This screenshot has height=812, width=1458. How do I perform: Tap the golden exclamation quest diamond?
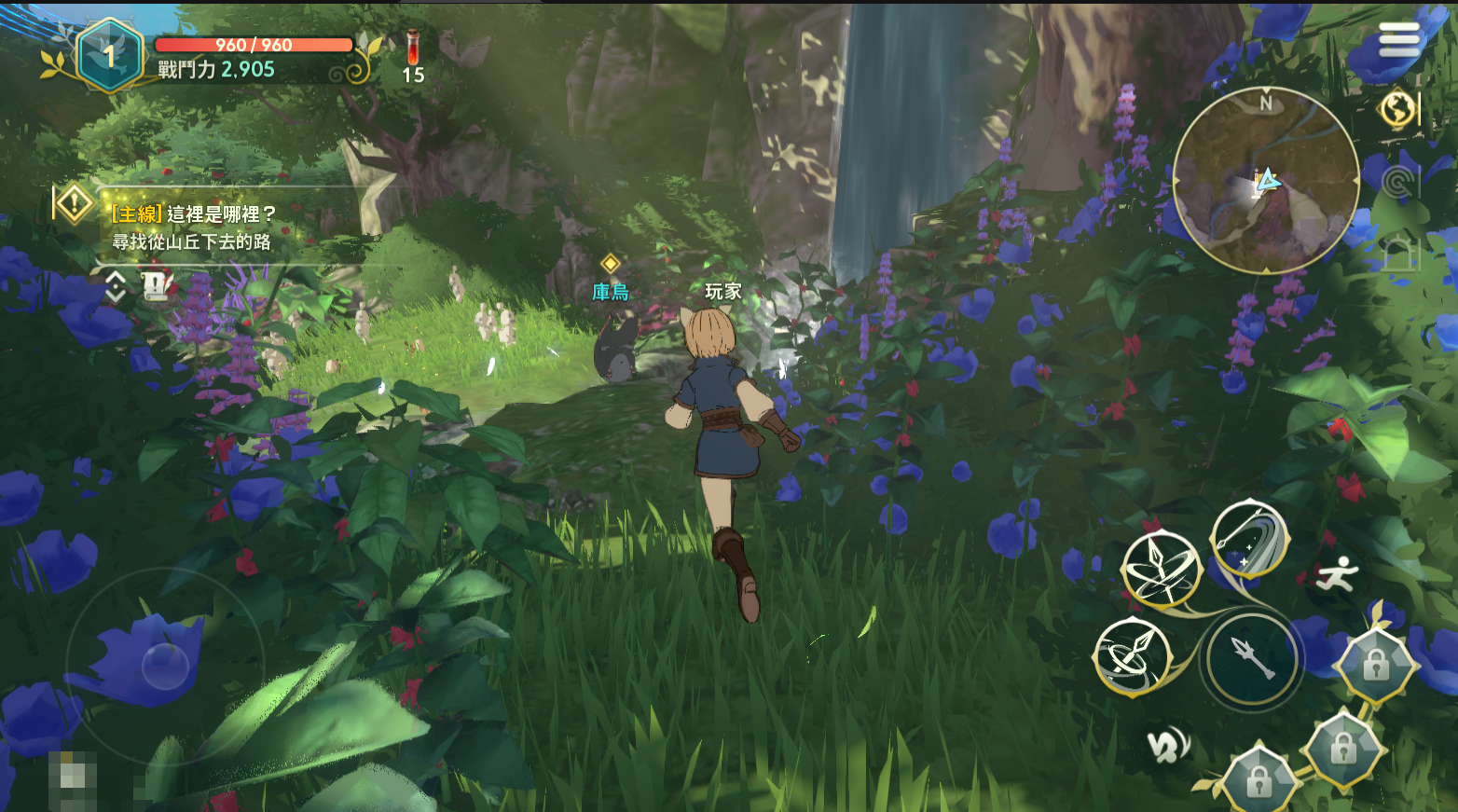pos(74,203)
